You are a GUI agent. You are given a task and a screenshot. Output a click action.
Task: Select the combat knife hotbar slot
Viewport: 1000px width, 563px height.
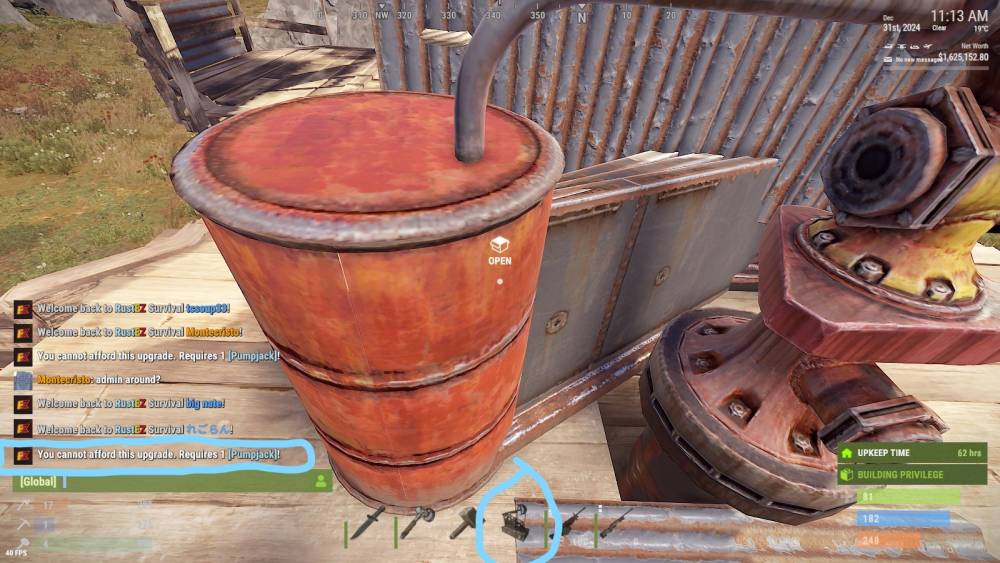(369, 522)
